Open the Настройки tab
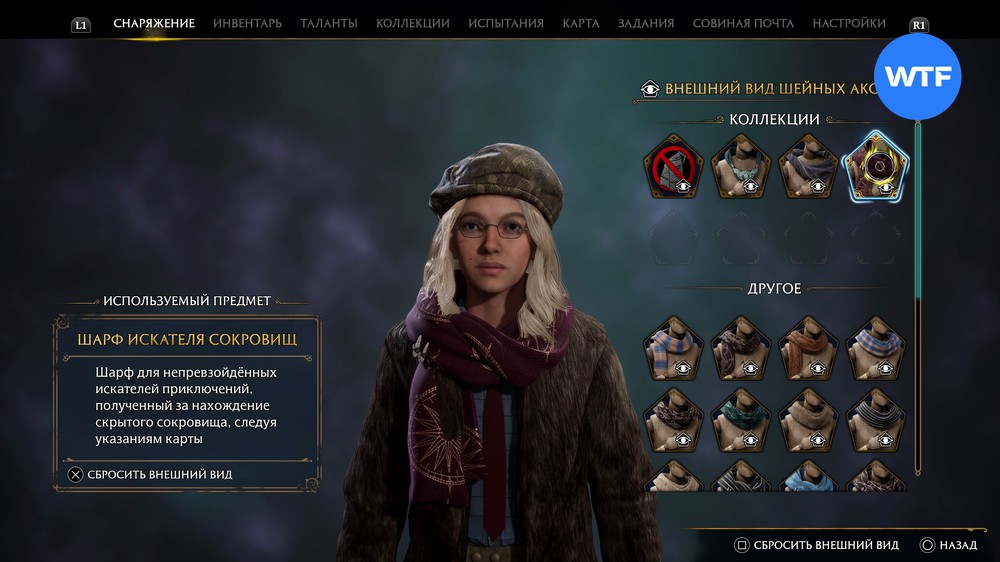 click(x=849, y=23)
